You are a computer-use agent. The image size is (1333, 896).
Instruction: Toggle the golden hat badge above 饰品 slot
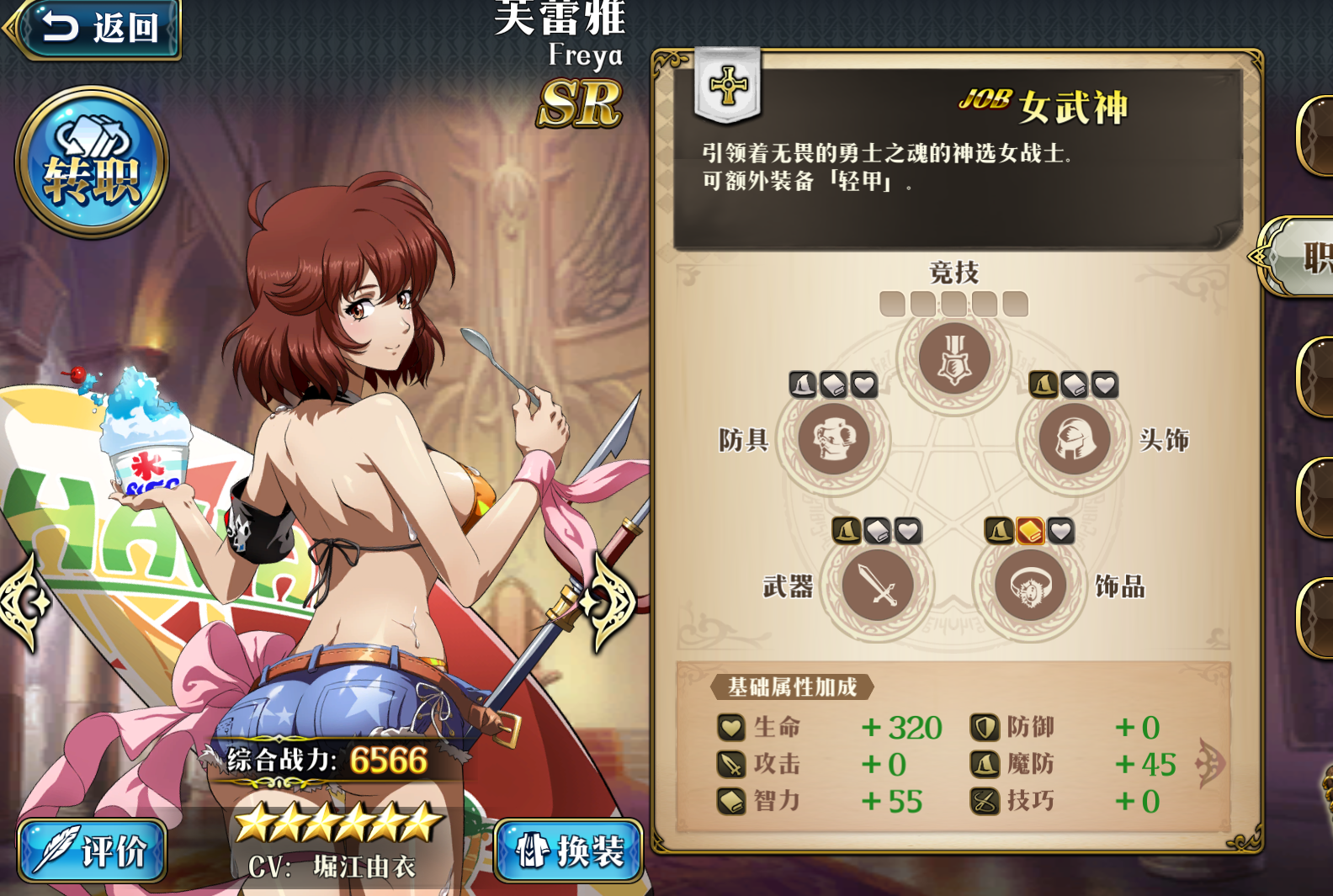coord(1000,531)
